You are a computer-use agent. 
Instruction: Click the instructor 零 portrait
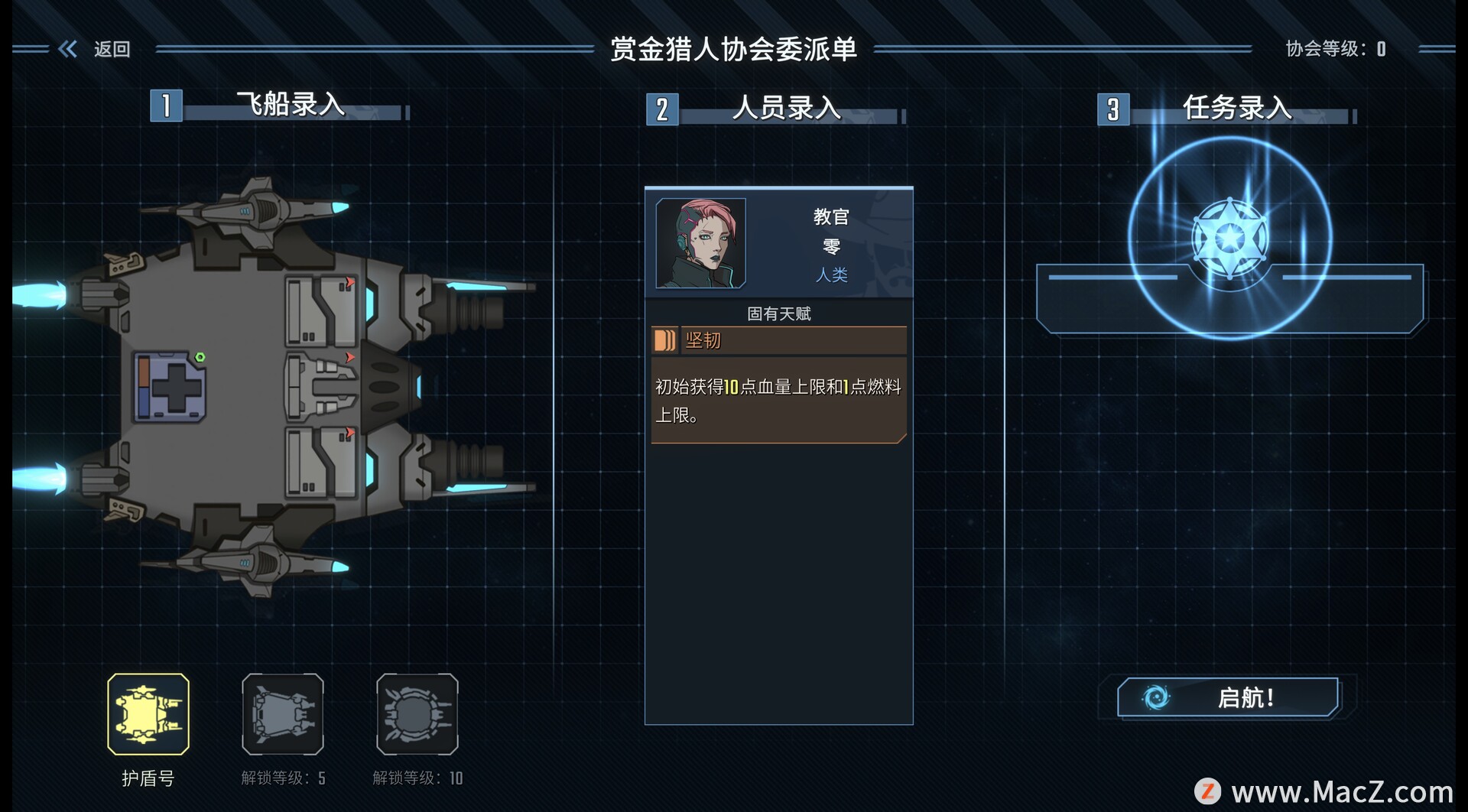point(700,243)
